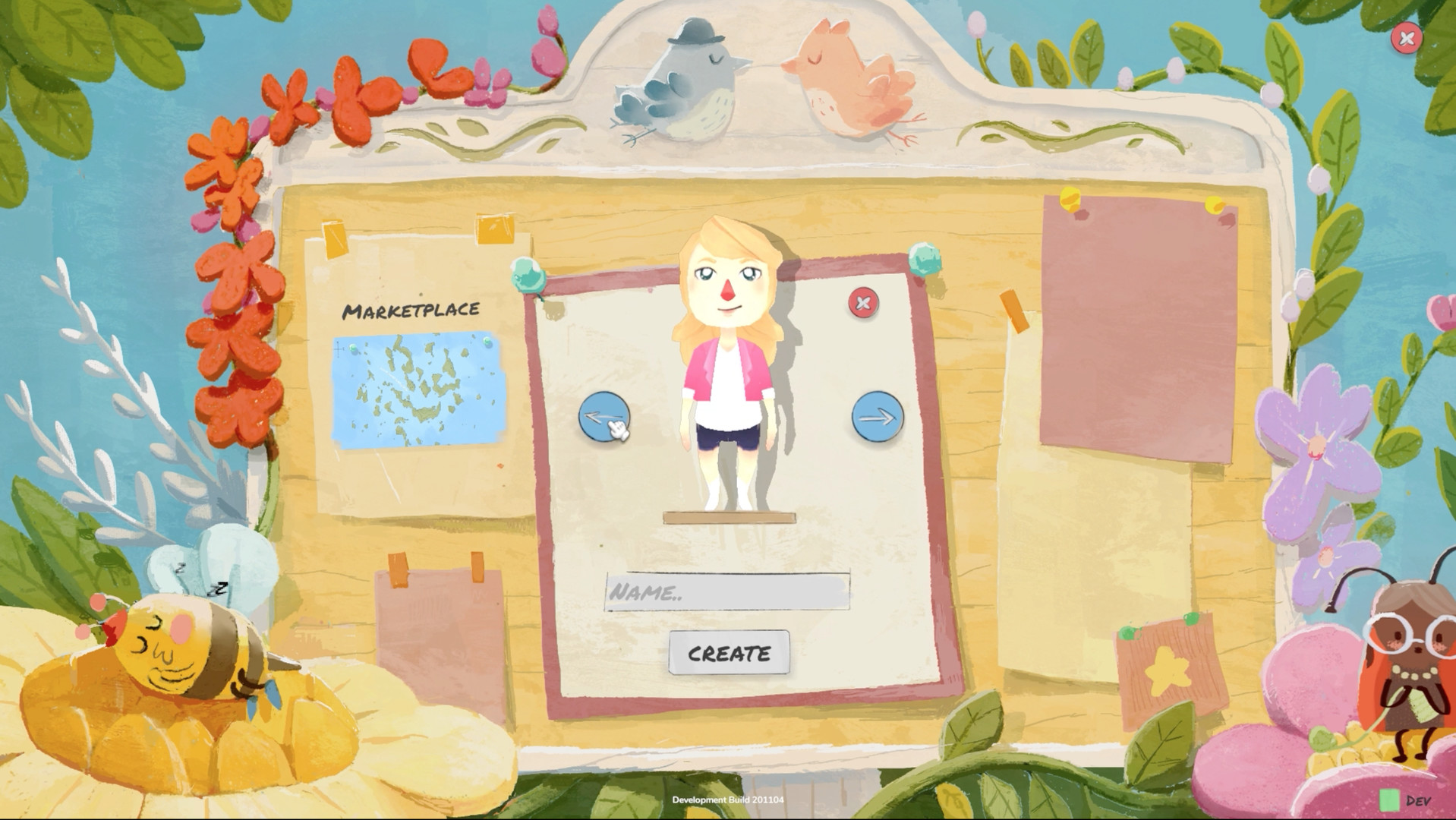Close the screen via the top-right X button
The image size is (1456, 820).
pos(1405,39)
